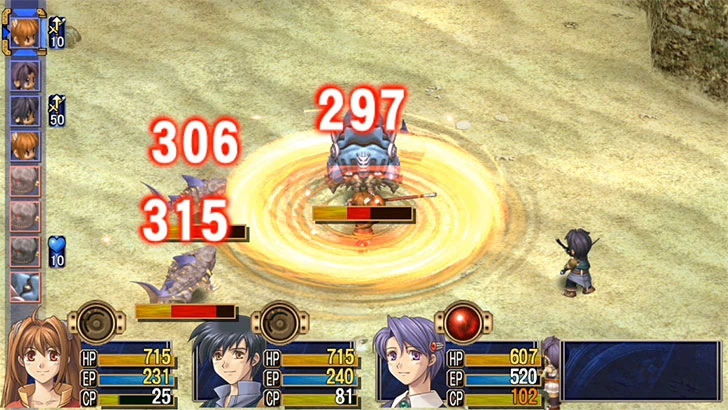This screenshot has width=728, height=410.
Task: Select the bronze orbment icon beside Estelle's portrait
Action: pos(92,323)
